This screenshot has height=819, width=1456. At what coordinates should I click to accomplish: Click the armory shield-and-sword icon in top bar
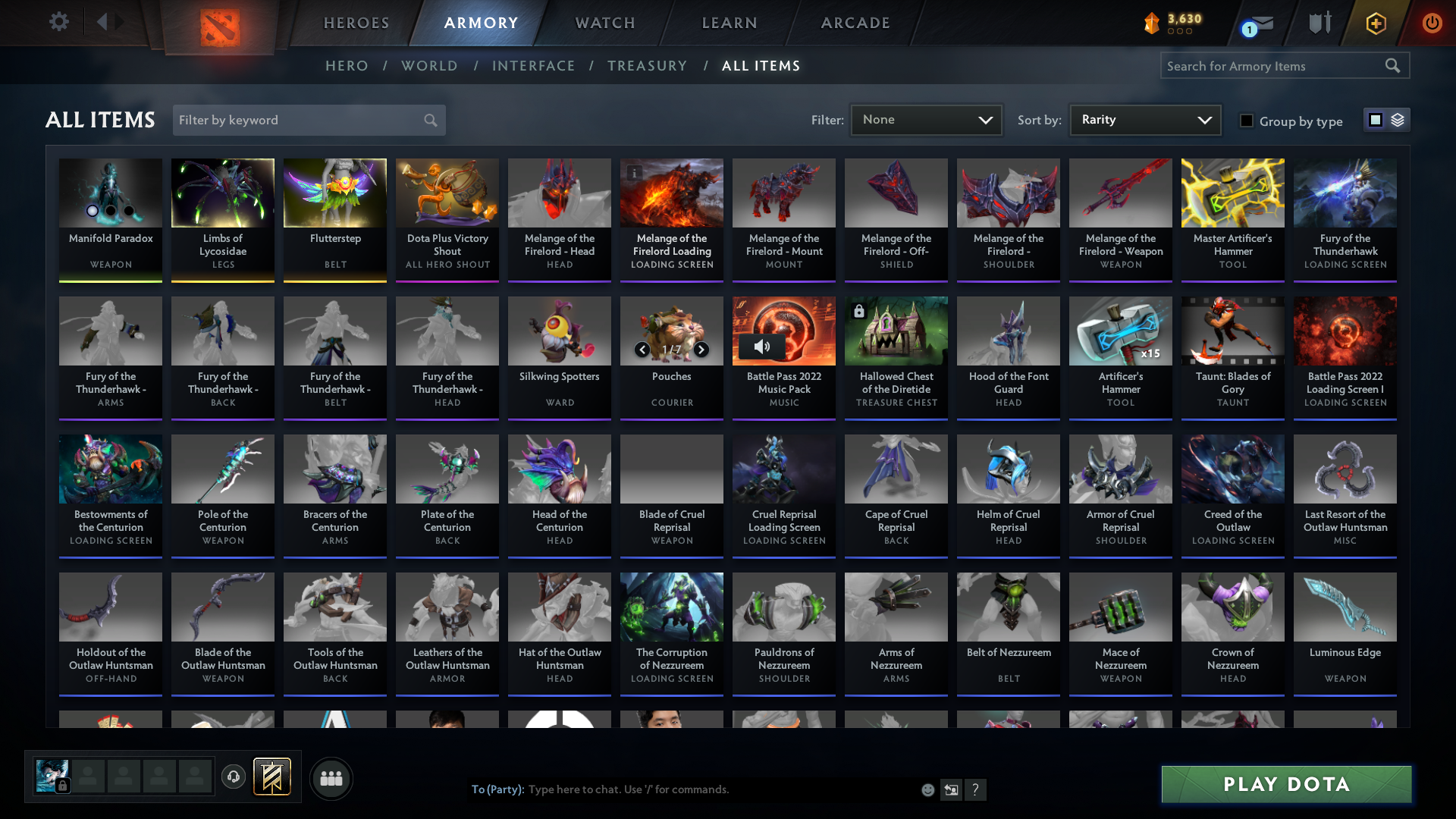[x=1319, y=23]
